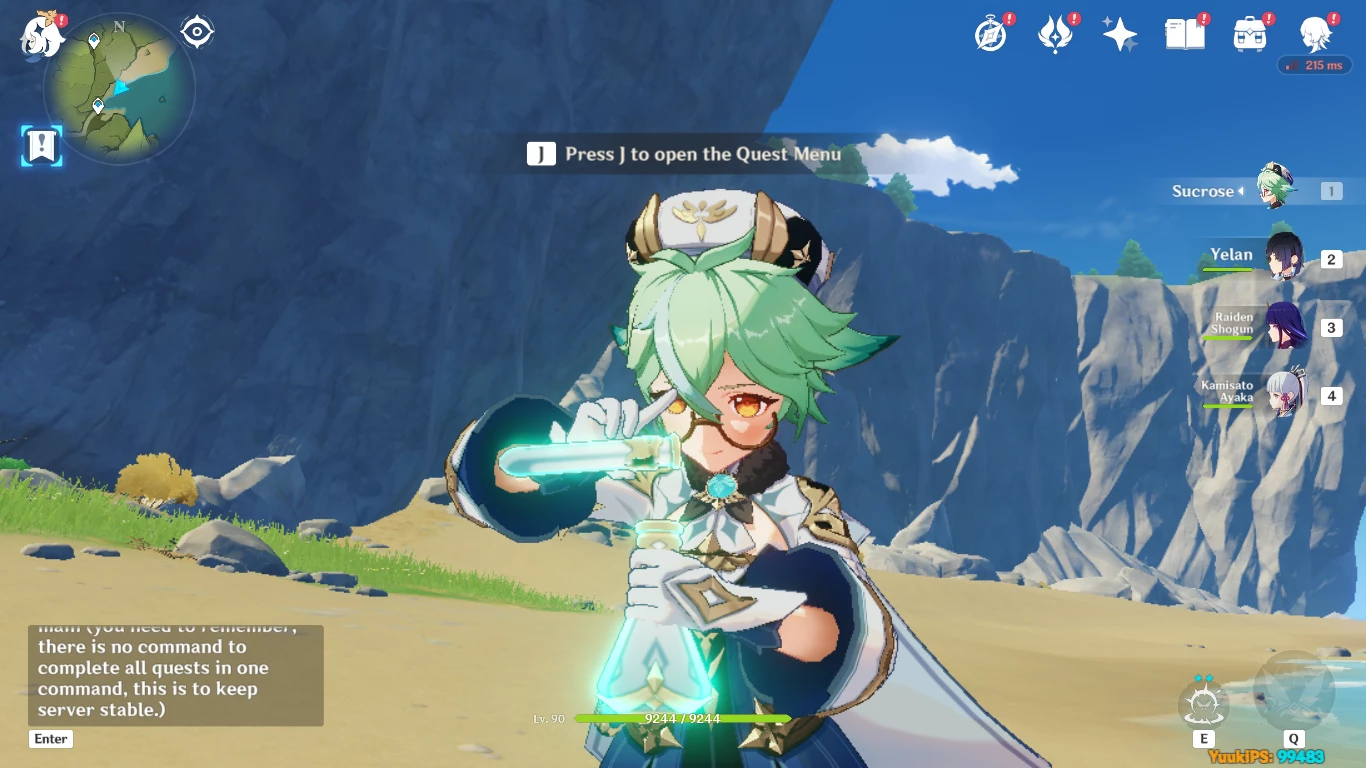Open the Battle Pass winged icon
This screenshot has height=768, width=1366.
[x=1055, y=35]
